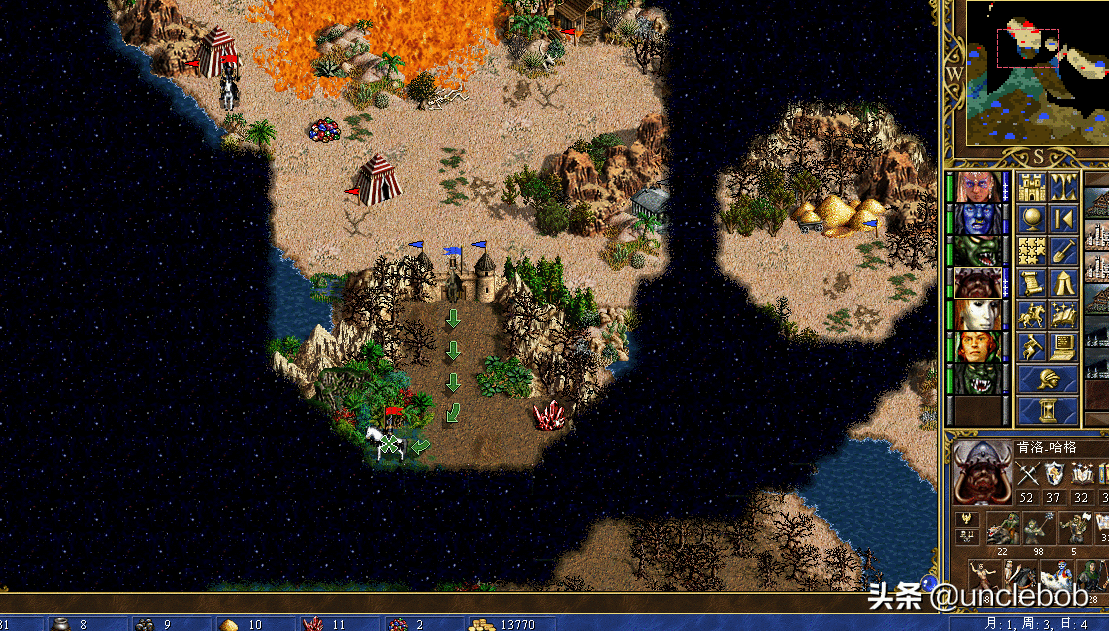Select next hero with the helmet button
Image resolution: width=1109 pixels, height=631 pixels.
pos(1047,379)
